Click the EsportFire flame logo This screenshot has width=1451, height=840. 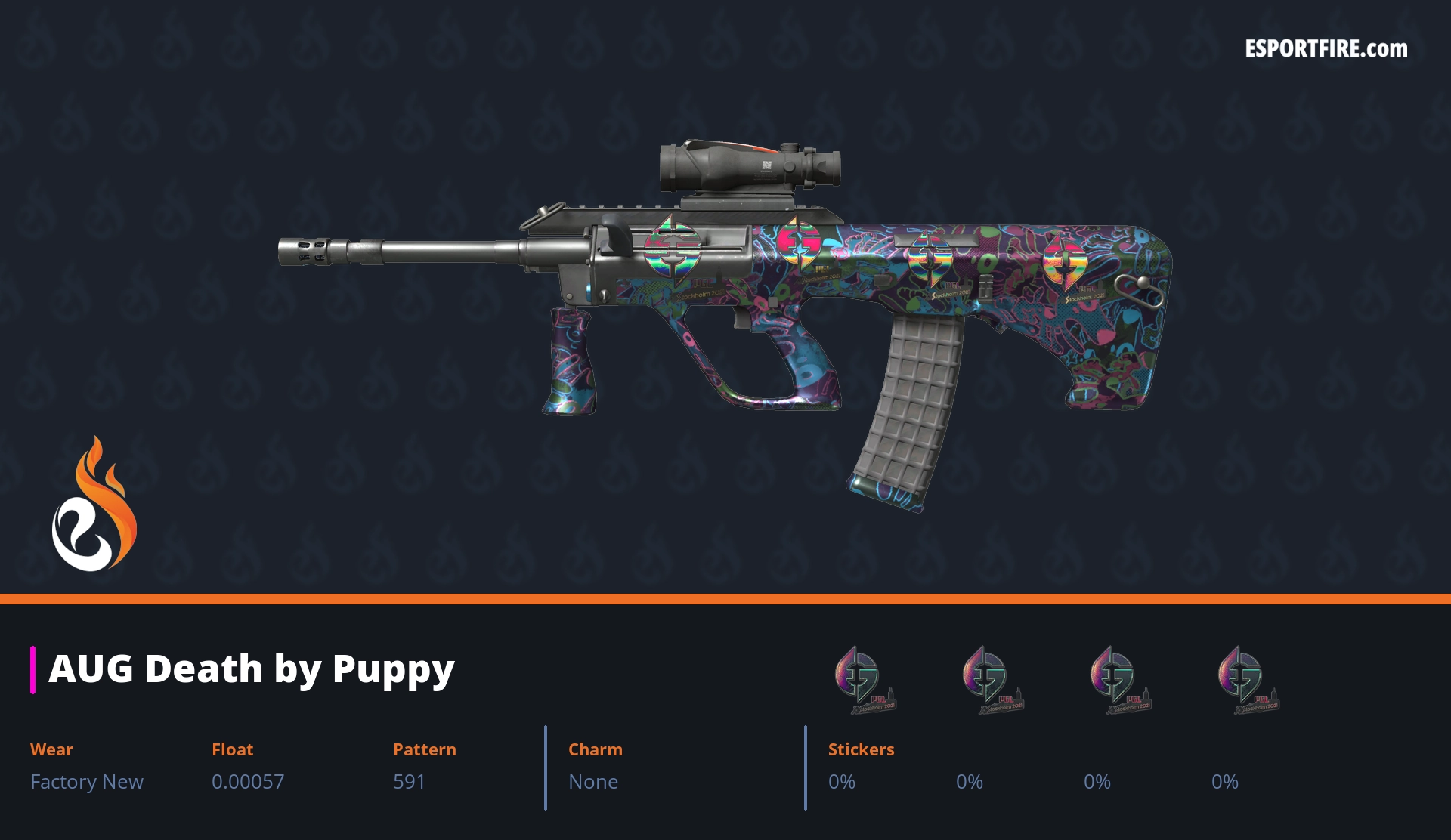tap(94, 505)
